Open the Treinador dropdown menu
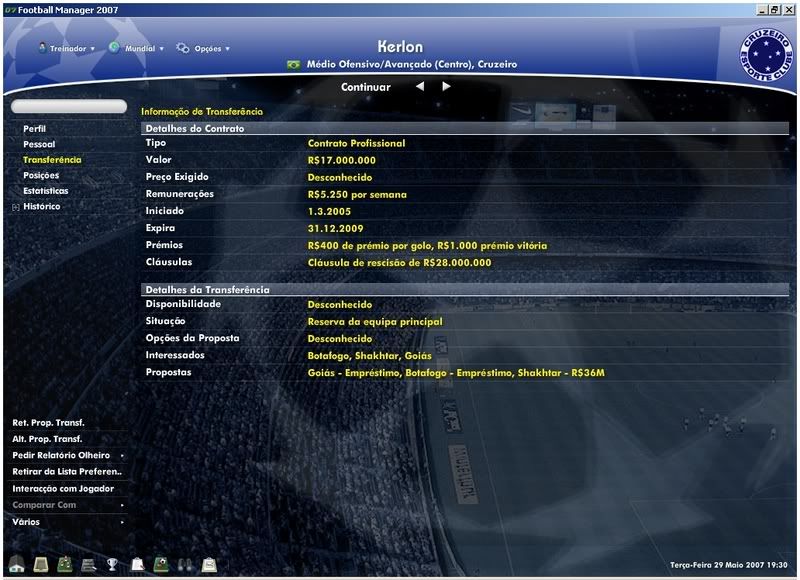 pos(67,48)
